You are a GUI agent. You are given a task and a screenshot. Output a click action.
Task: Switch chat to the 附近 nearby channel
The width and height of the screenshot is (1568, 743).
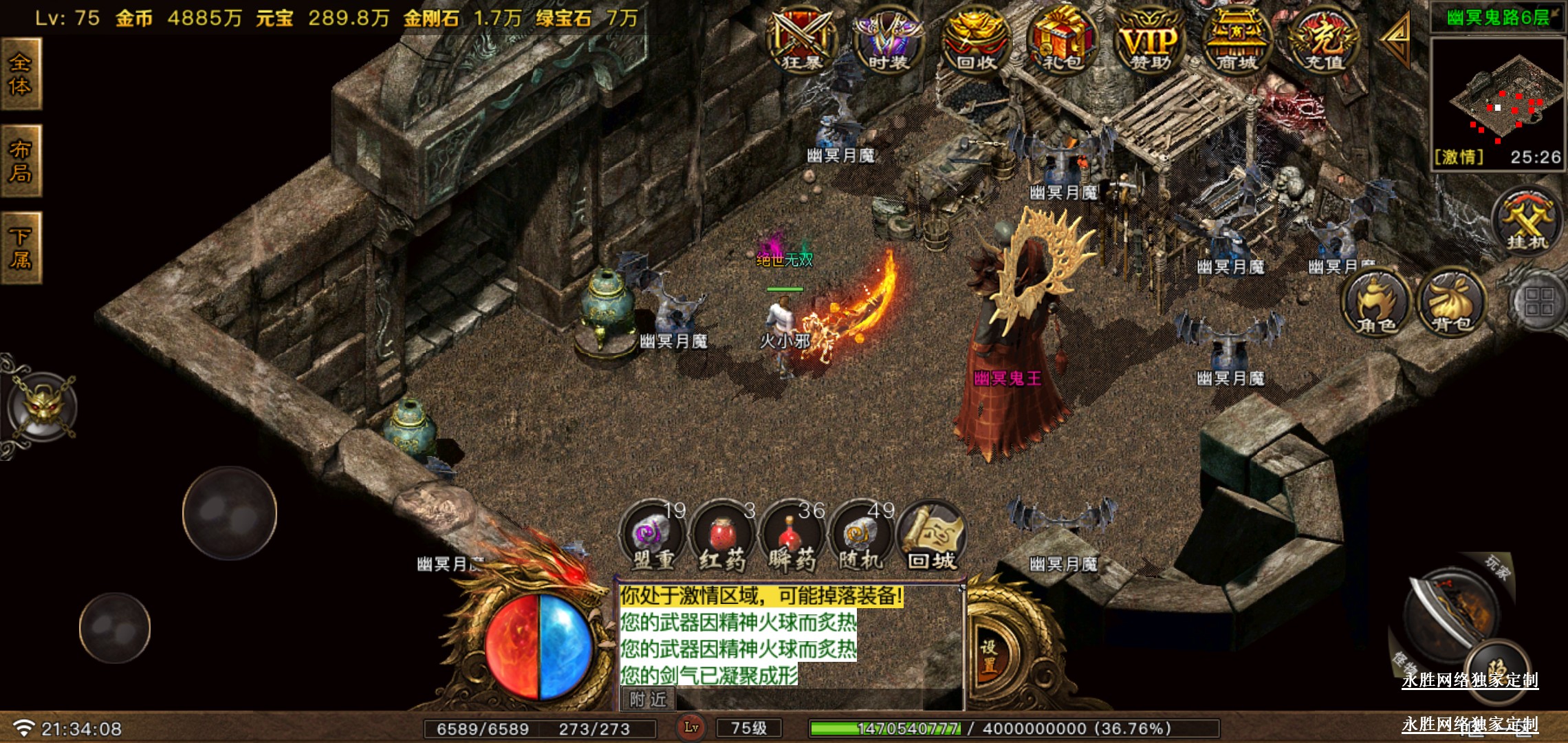point(649,700)
